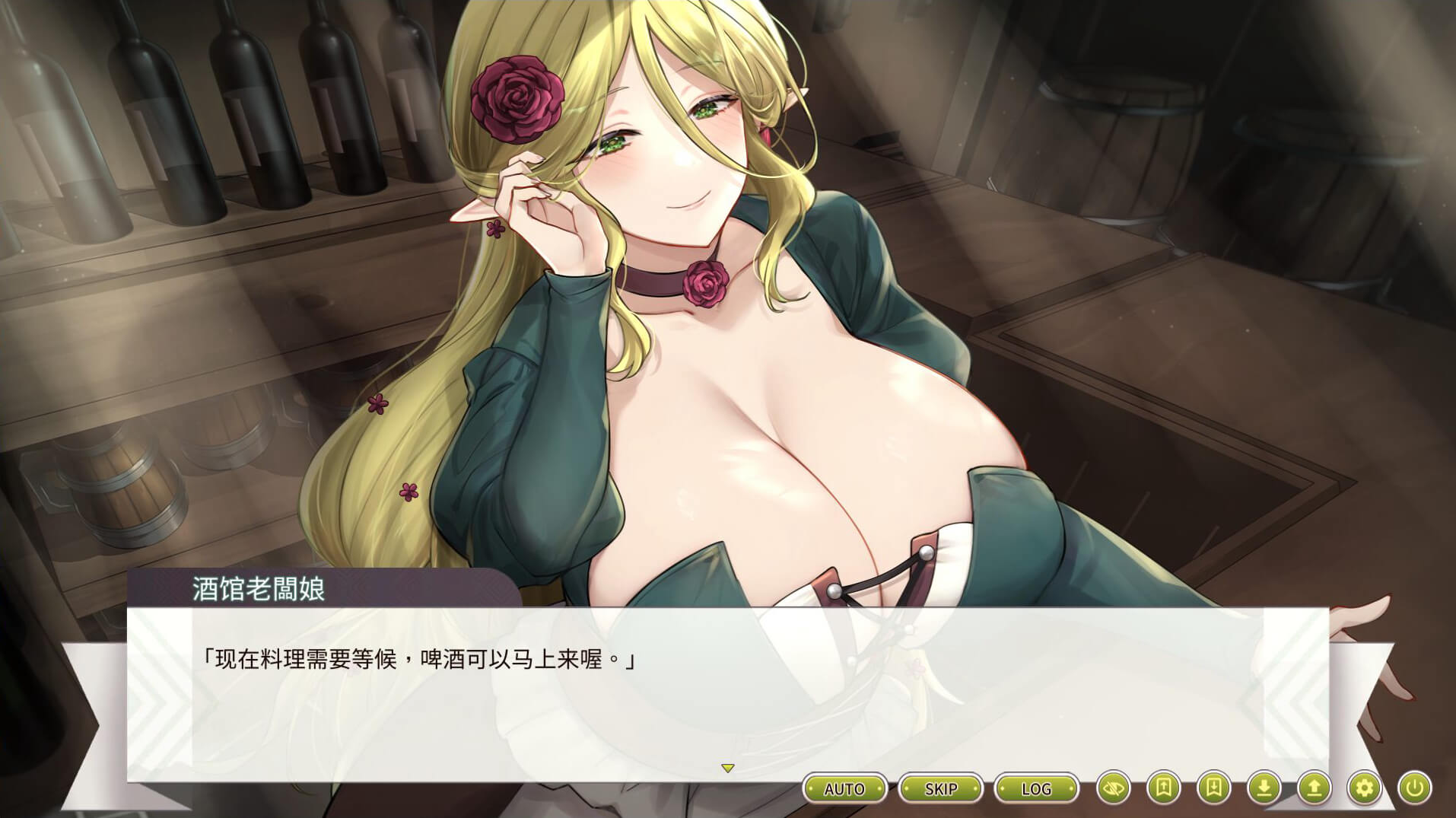Open settings via the gear icon

click(1364, 788)
